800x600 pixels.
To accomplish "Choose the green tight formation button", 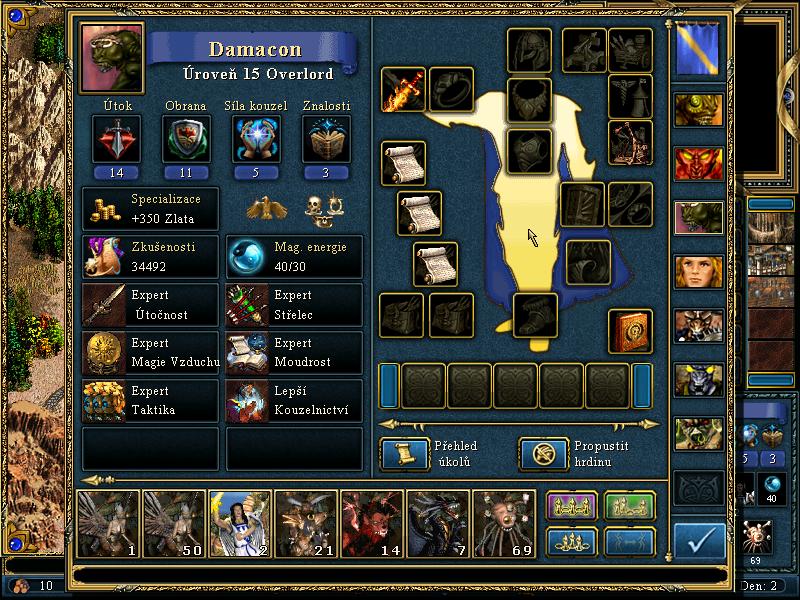I will pos(629,507).
